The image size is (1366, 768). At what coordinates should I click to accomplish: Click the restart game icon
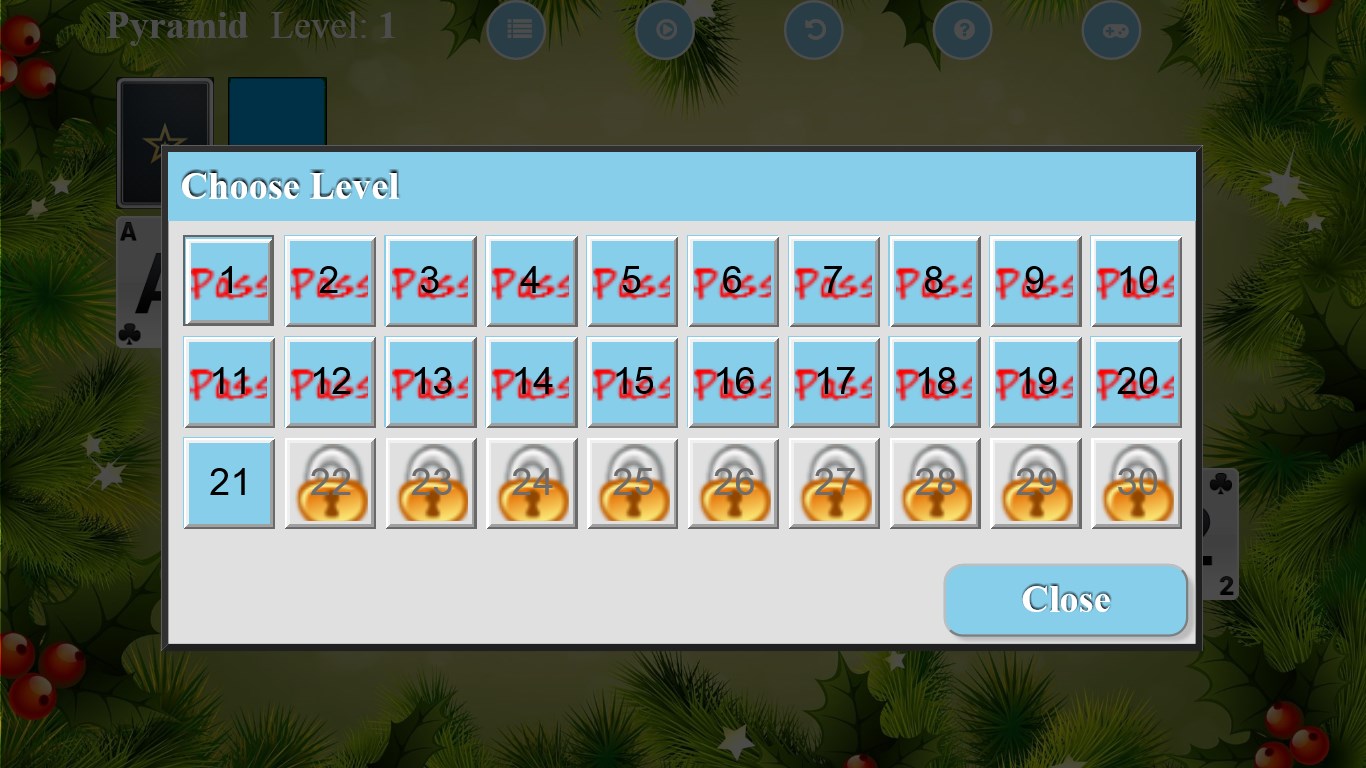click(813, 30)
